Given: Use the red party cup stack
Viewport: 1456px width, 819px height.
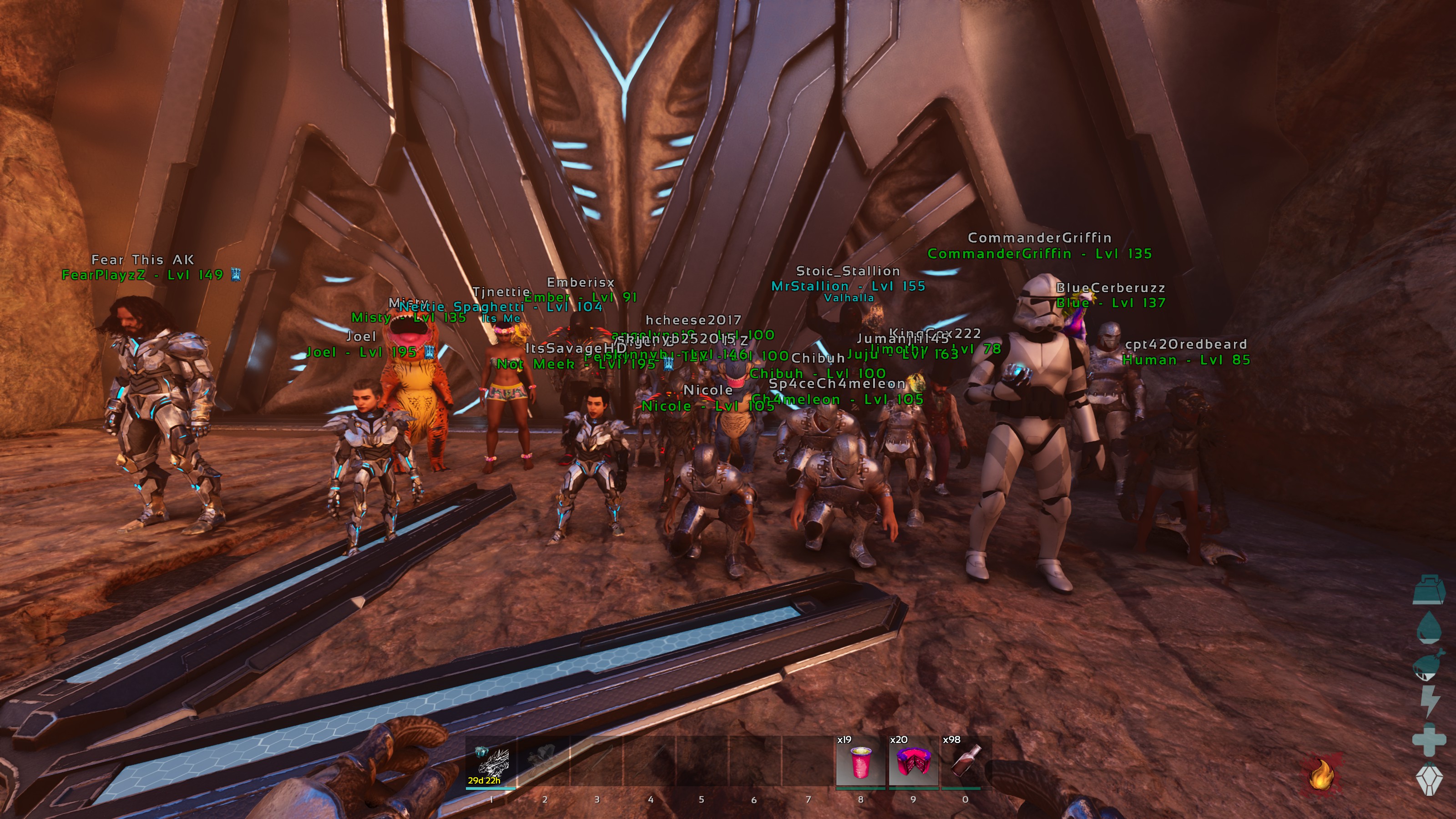Looking at the screenshot, I should 860,761.
